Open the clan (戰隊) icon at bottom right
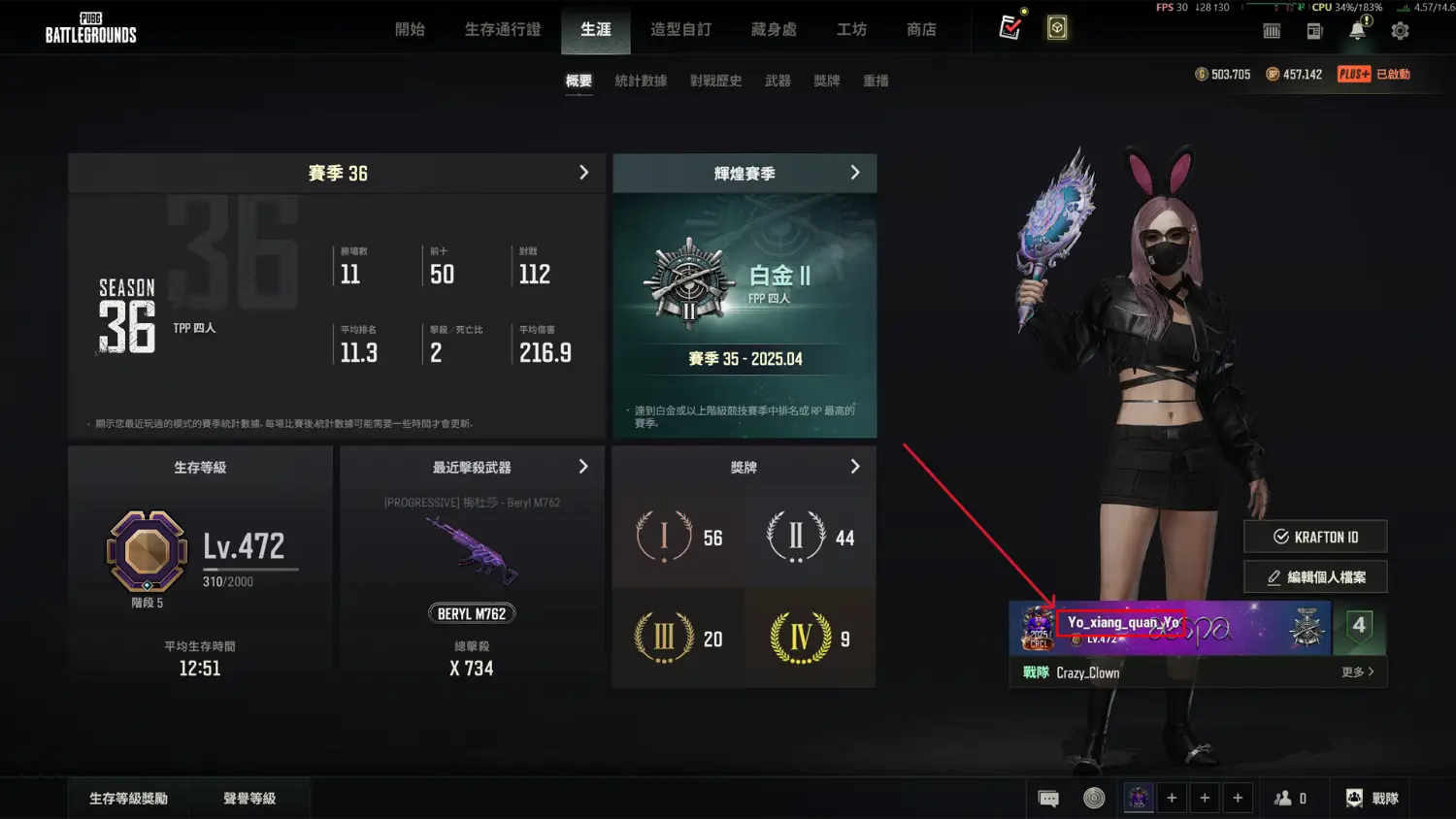This screenshot has width=1456, height=819. [1372, 798]
